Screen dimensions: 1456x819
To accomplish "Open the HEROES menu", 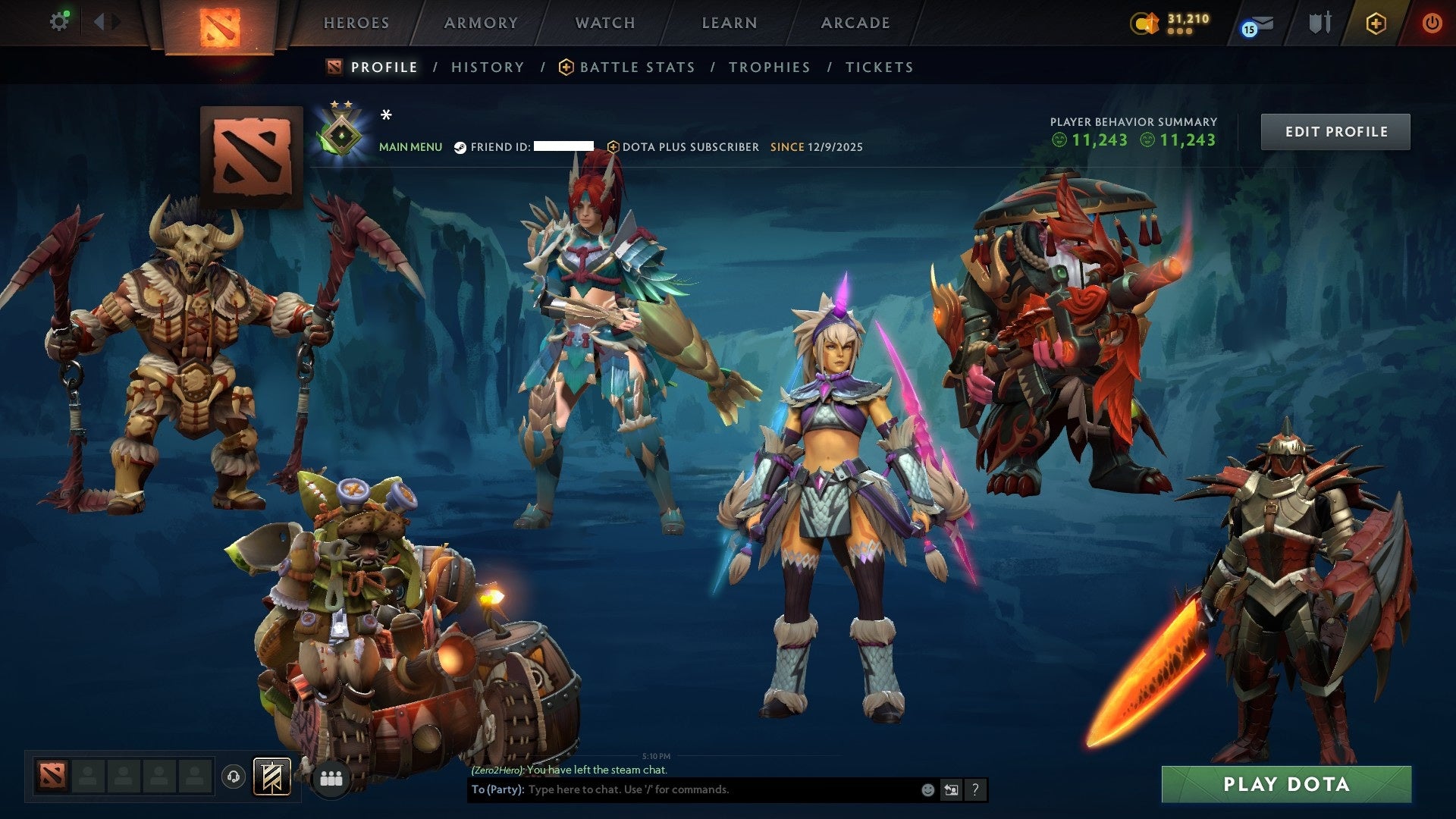I will click(x=356, y=23).
